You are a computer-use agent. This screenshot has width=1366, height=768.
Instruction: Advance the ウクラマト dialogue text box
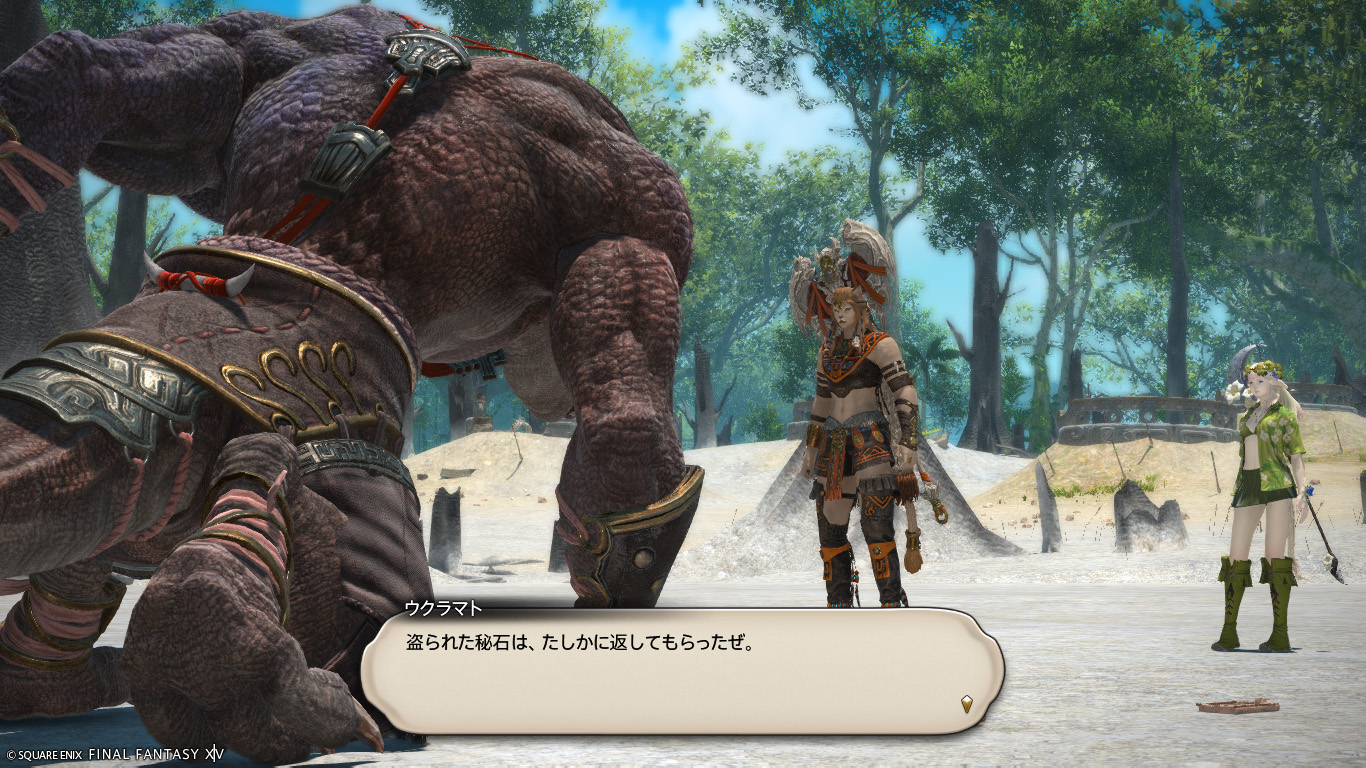680,670
